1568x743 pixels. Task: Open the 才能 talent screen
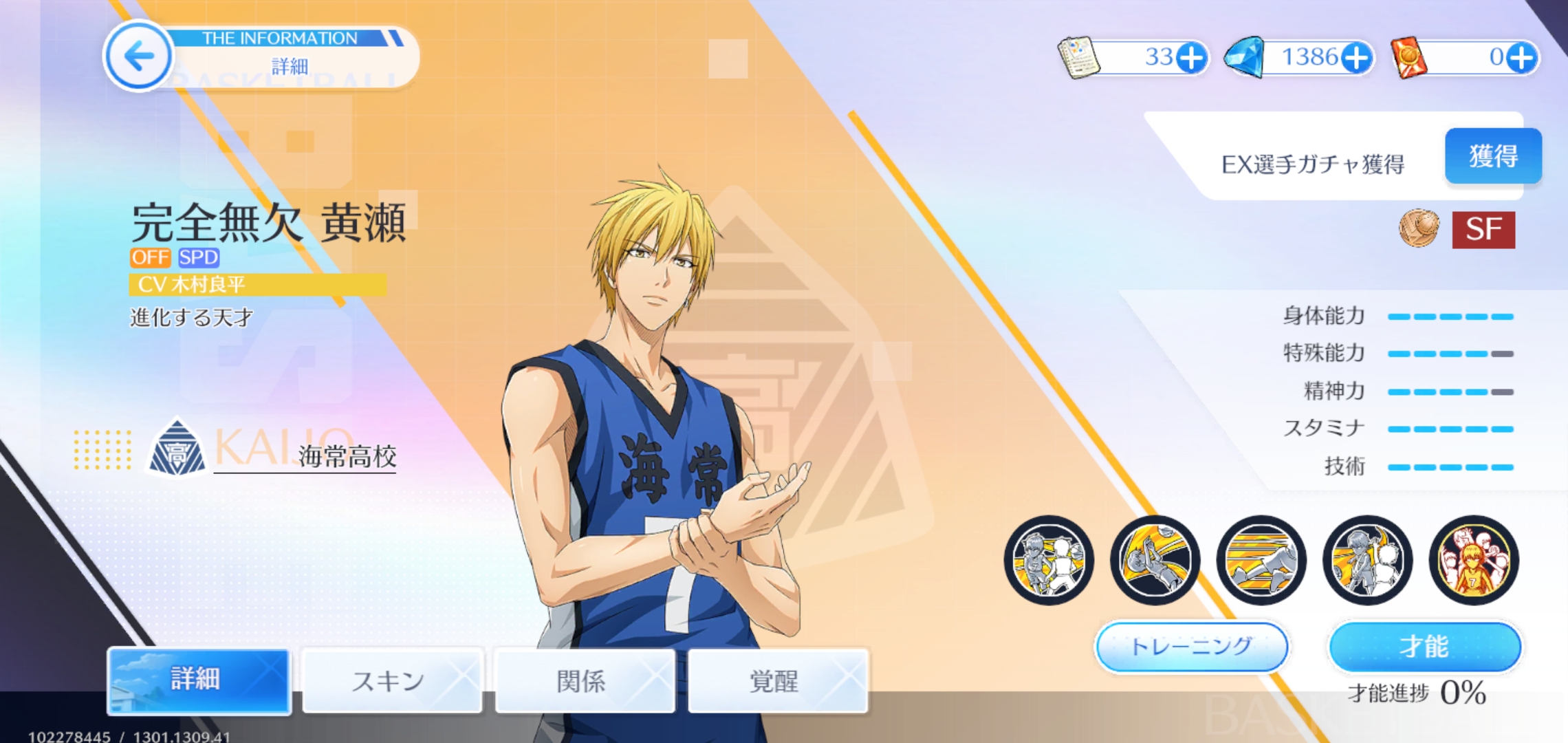[x=1424, y=647]
